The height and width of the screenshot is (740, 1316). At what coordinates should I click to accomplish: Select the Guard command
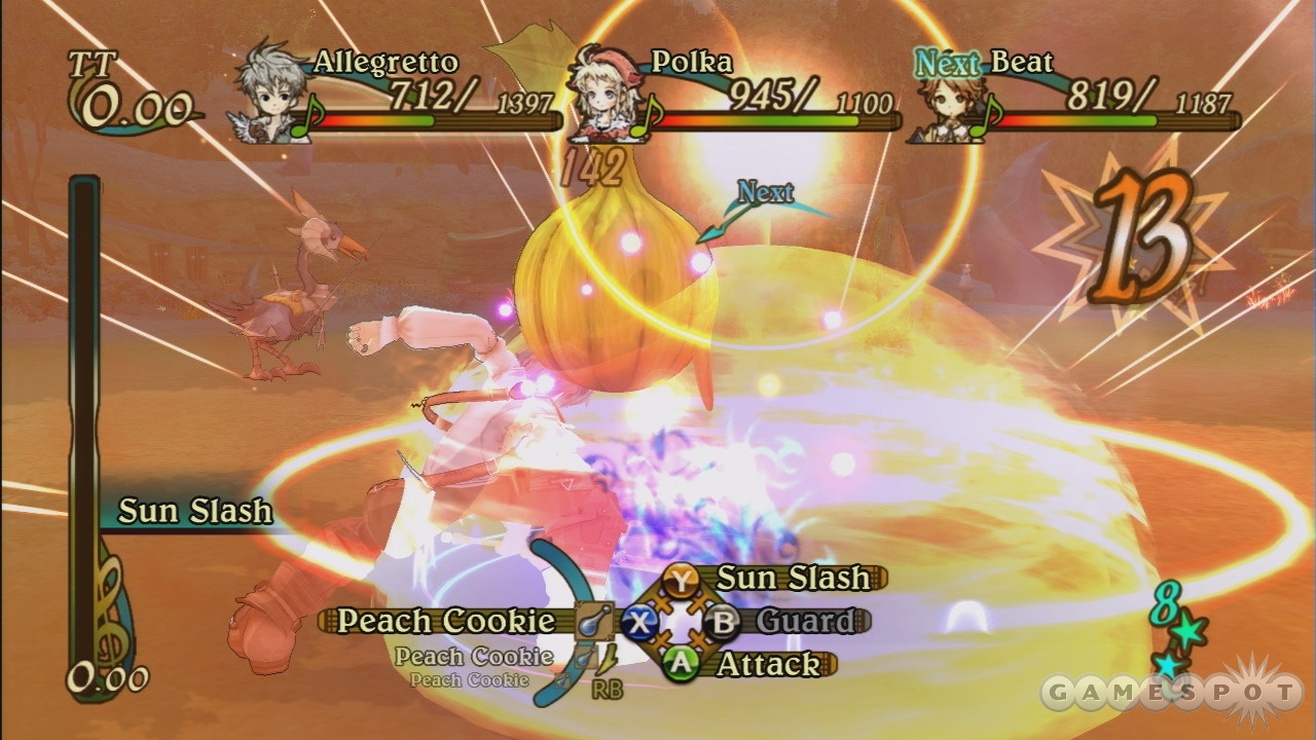click(805, 621)
